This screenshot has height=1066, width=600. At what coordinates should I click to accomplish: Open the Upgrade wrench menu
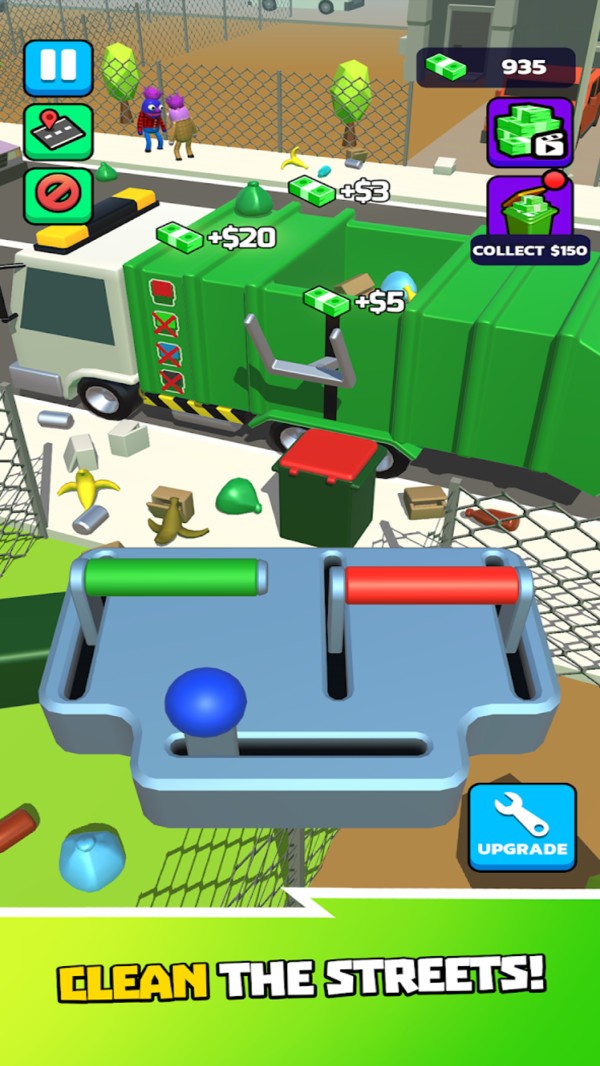click(x=522, y=827)
